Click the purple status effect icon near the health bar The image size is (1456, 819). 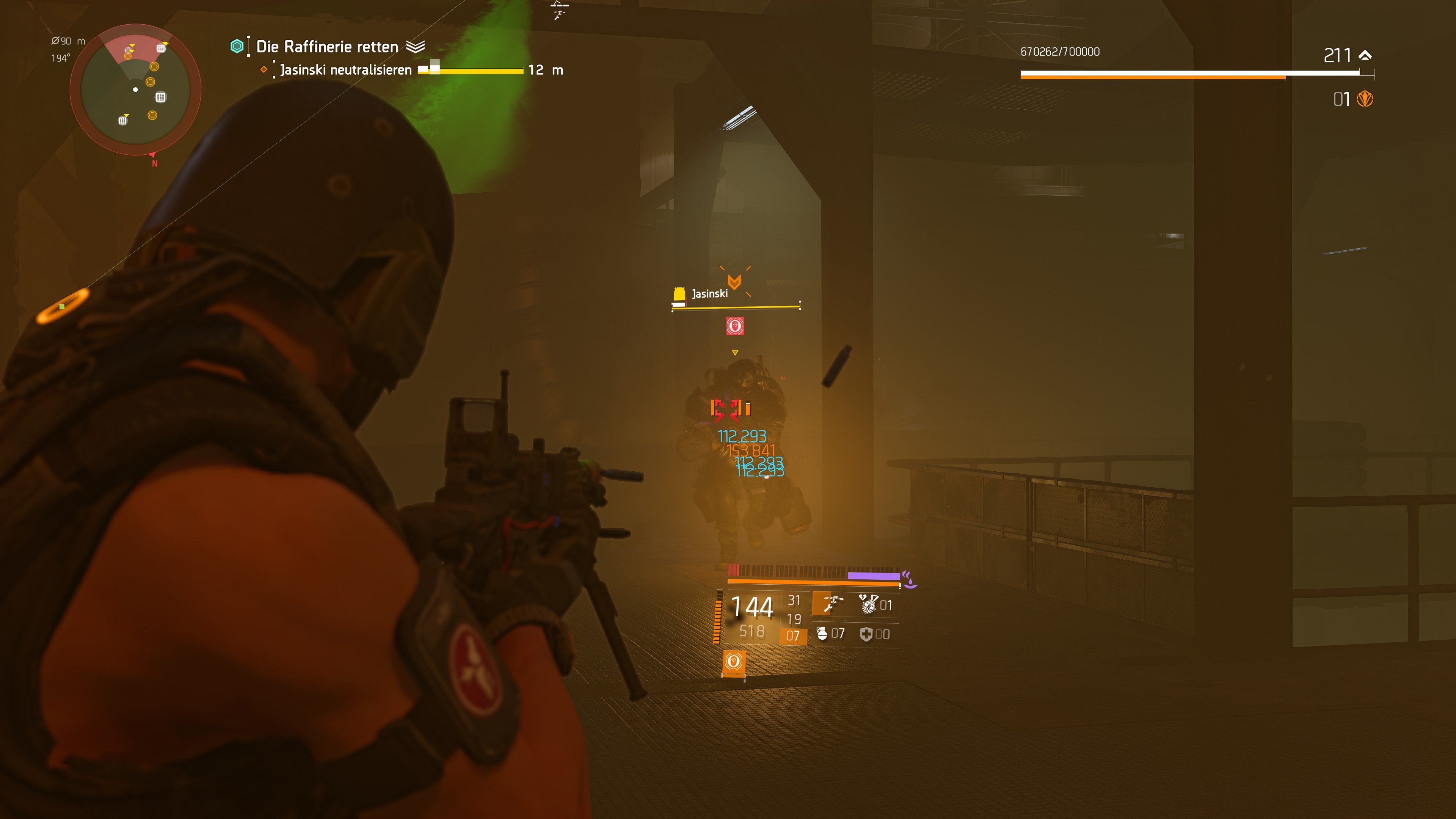pos(910,579)
